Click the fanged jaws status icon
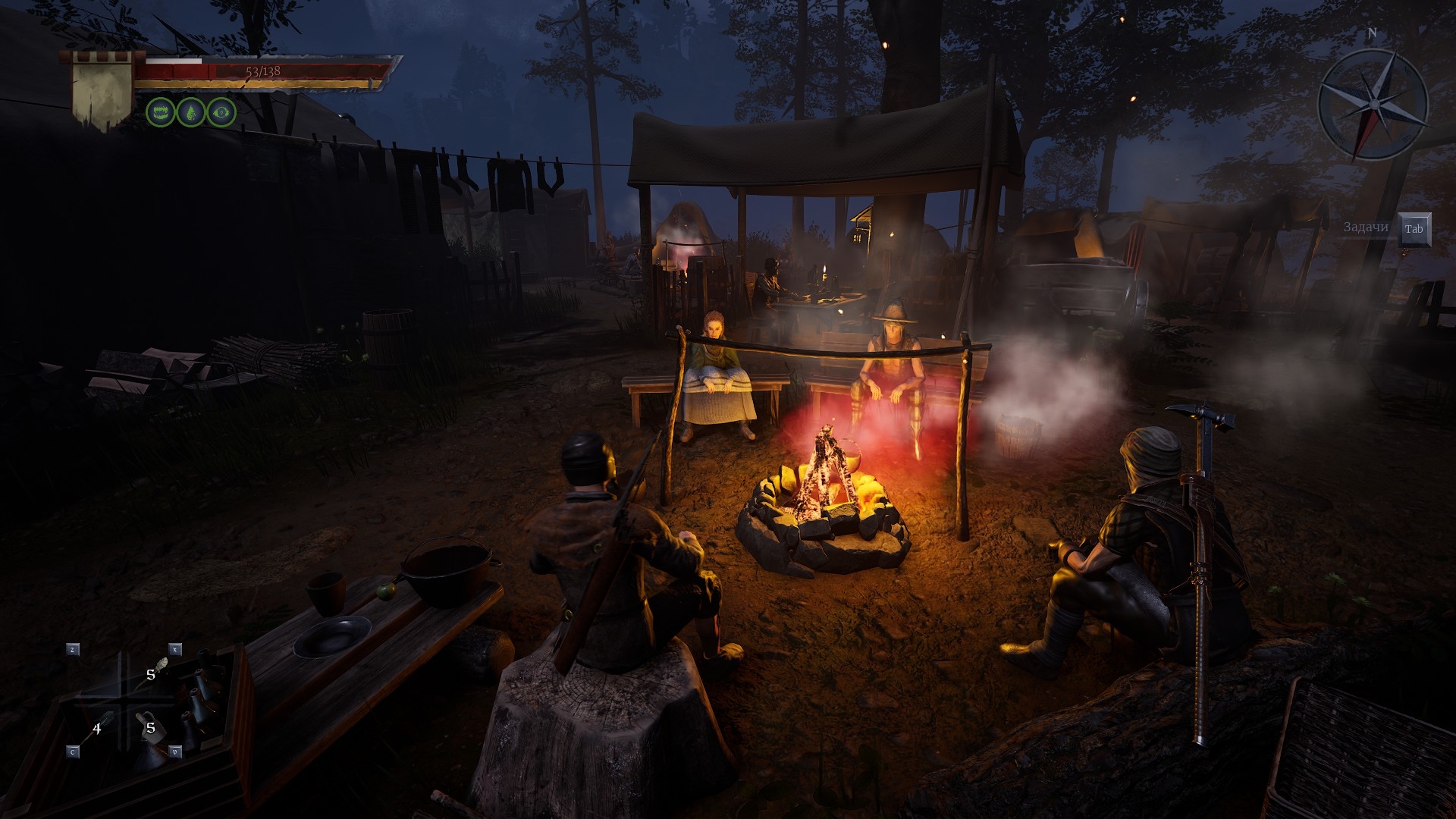 tap(160, 112)
